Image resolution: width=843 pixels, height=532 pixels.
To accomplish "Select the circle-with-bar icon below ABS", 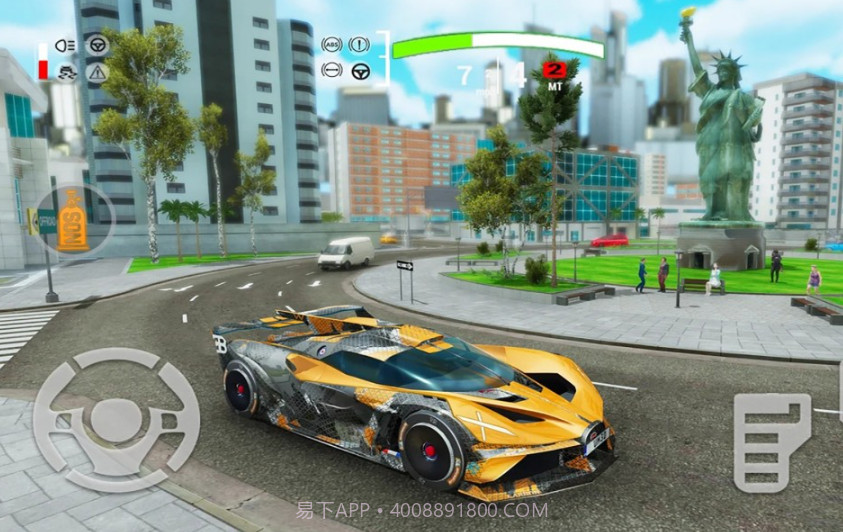I will click(331, 71).
